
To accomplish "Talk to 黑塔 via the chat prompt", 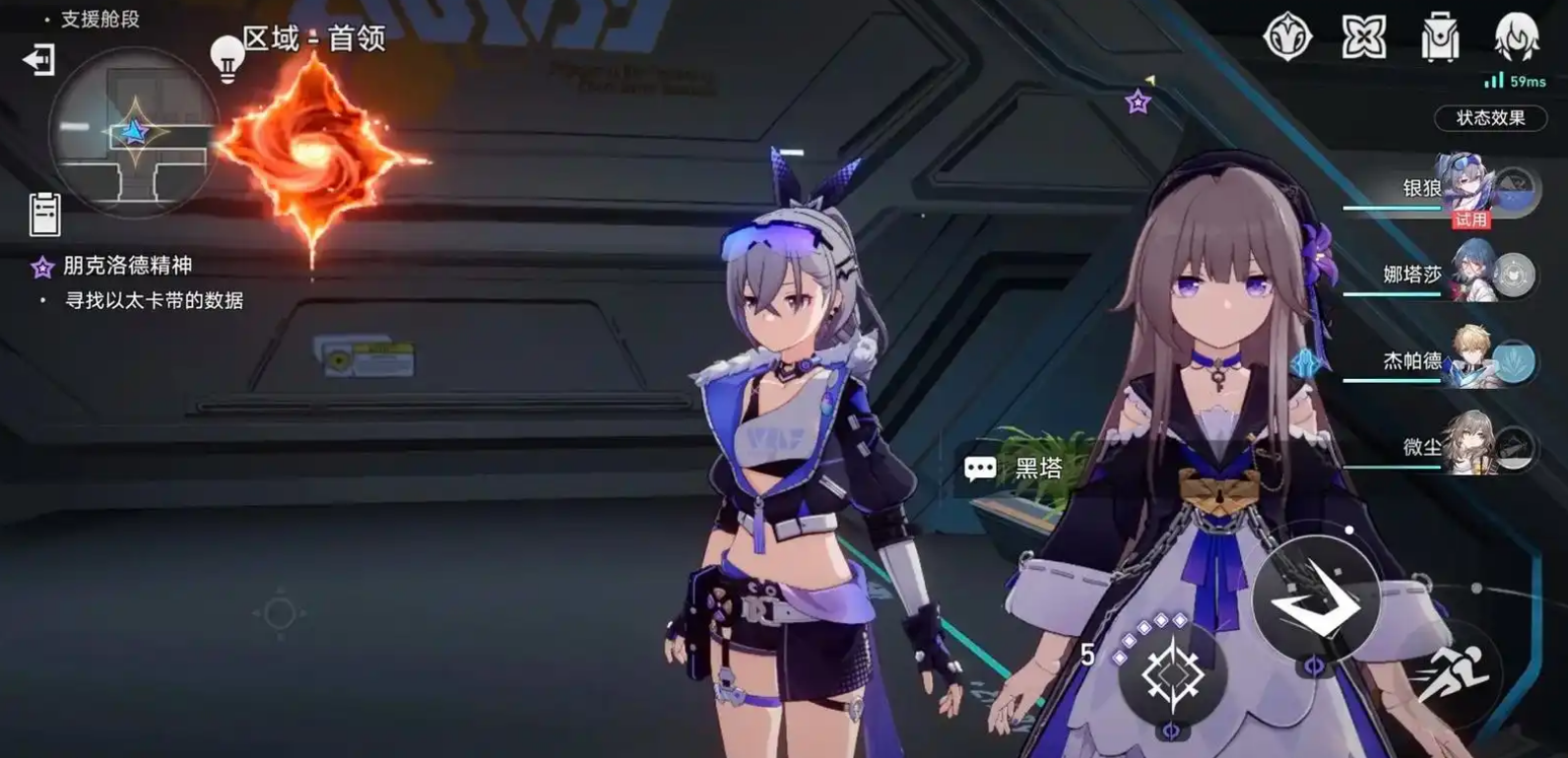I will 1014,469.
